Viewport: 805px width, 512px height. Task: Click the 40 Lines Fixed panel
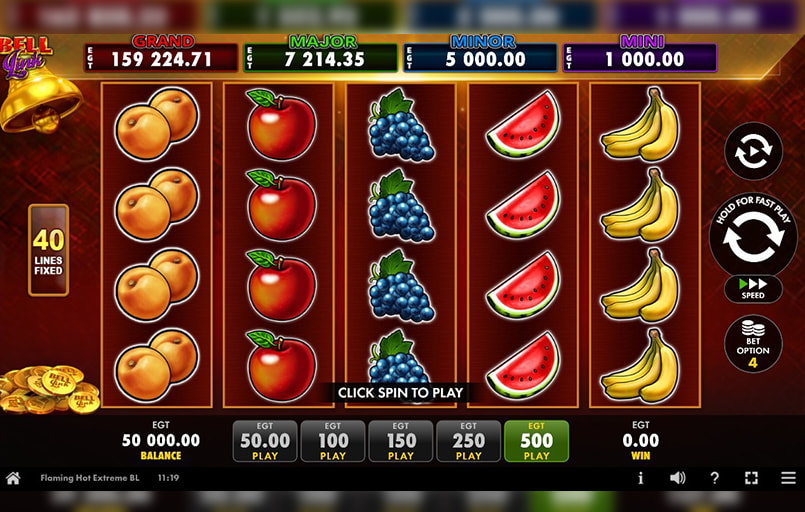[48, 250]
